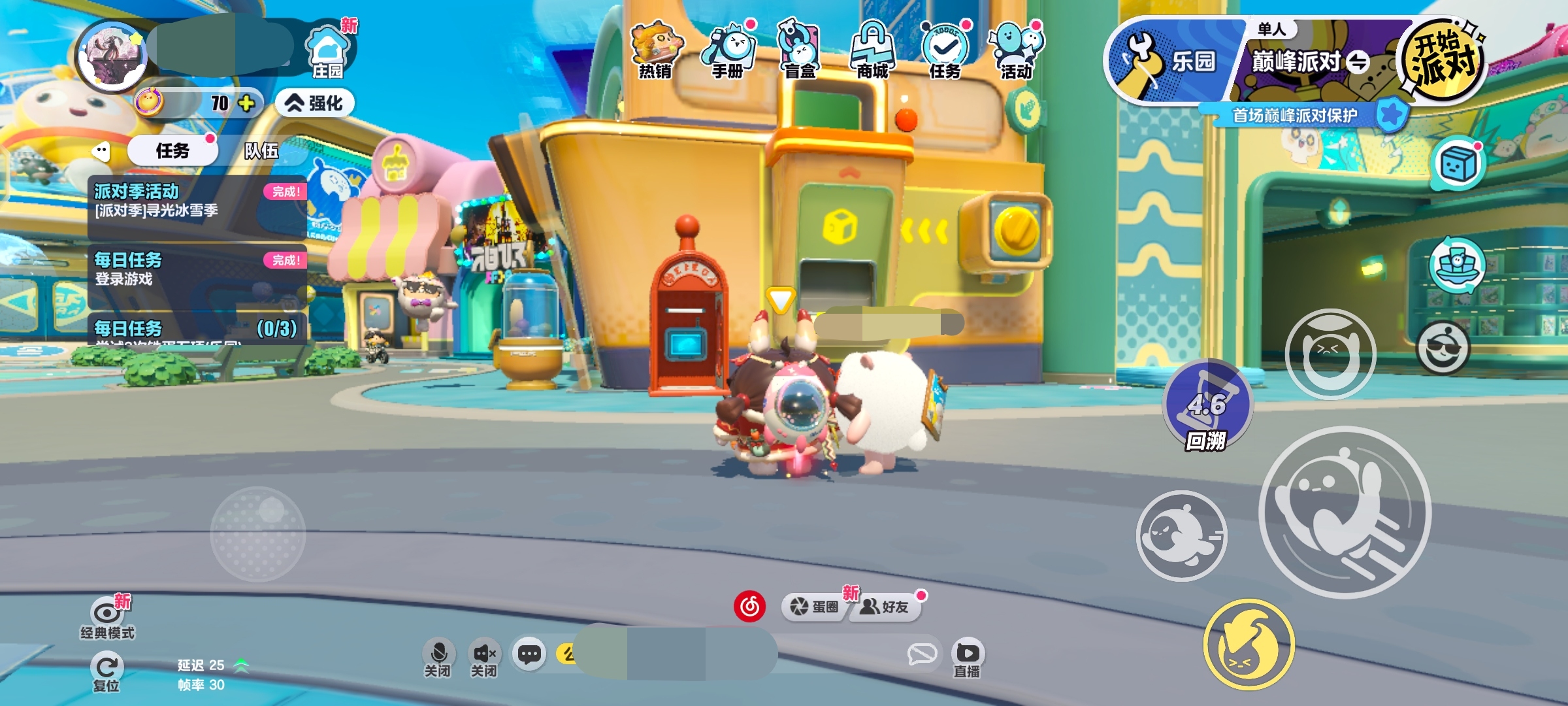Open the chat speech bubble
The width and height of the screenshot is (1568, 706).
pyautogui.click(x=529, y=654)
